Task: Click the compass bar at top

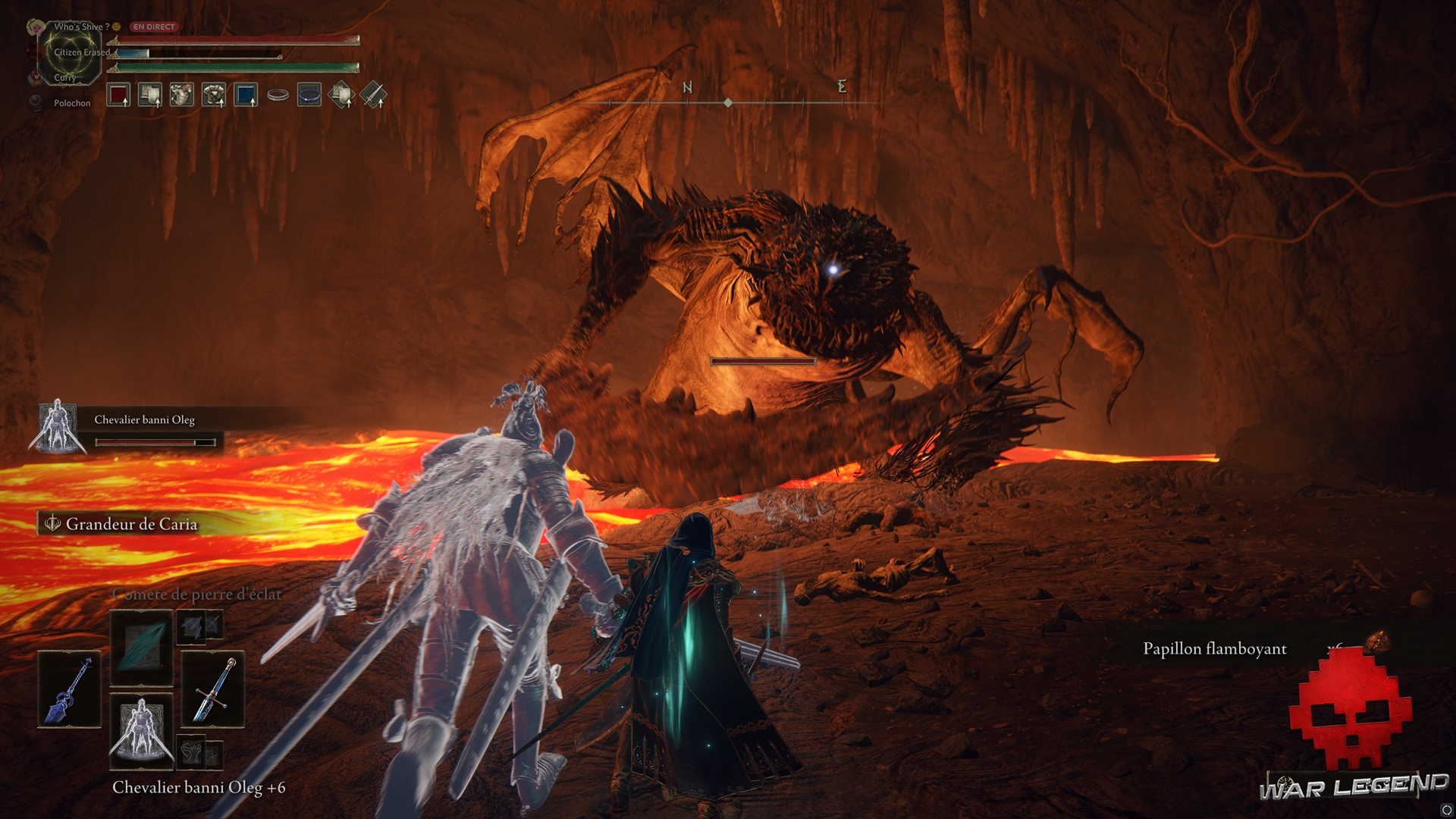Action: click(x=728, y=102)
